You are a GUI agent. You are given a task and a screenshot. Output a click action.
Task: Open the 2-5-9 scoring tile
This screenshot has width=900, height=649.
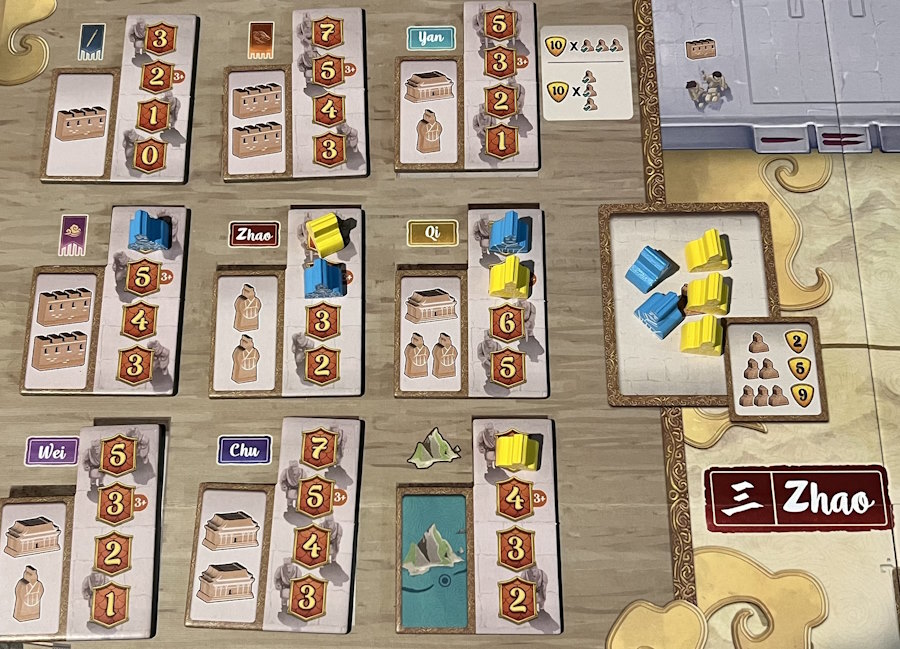776,369
